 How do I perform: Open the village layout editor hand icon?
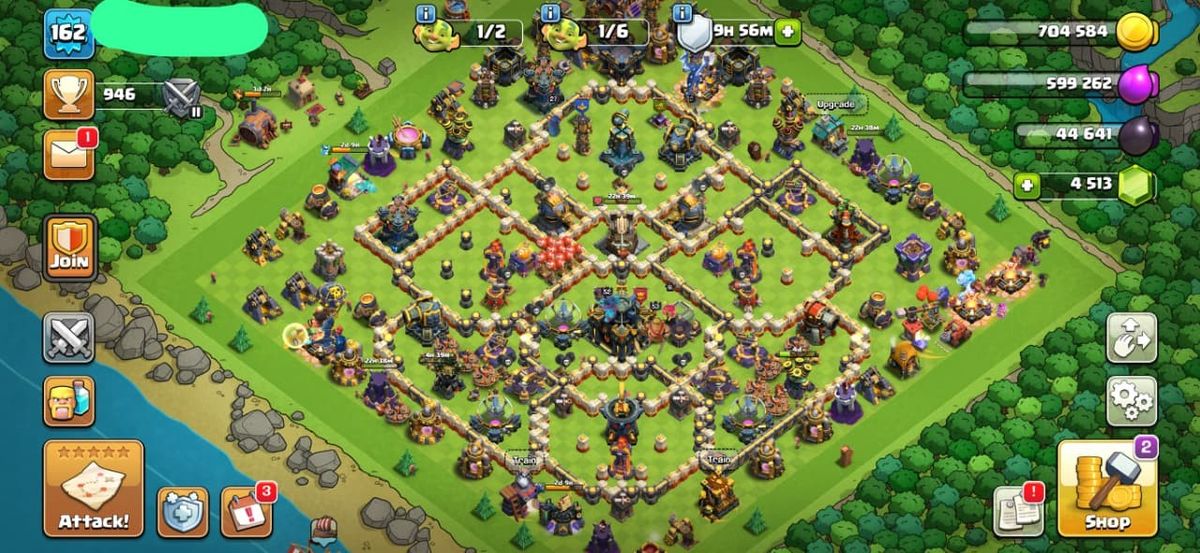point(1131,338)
